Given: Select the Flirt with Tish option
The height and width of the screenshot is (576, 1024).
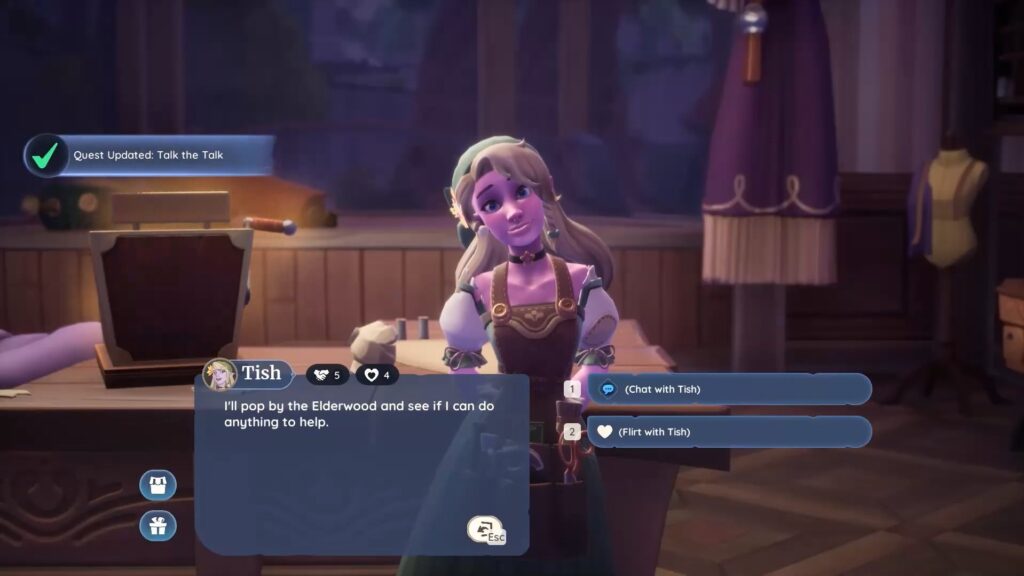Looking at the screenshot, I should tap(728, 432).
